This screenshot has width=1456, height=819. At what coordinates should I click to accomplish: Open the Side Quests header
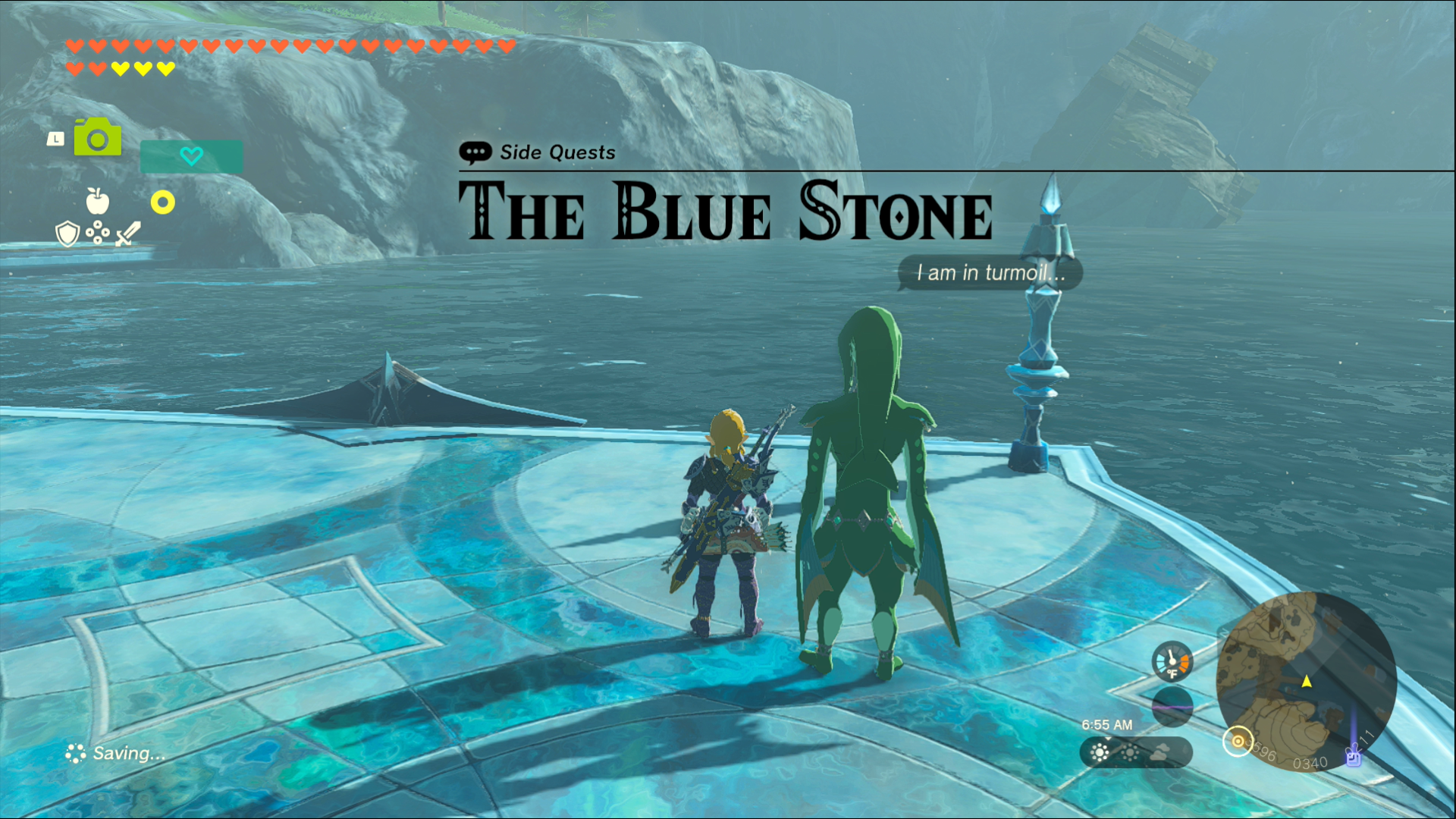[x=557, y=152]
